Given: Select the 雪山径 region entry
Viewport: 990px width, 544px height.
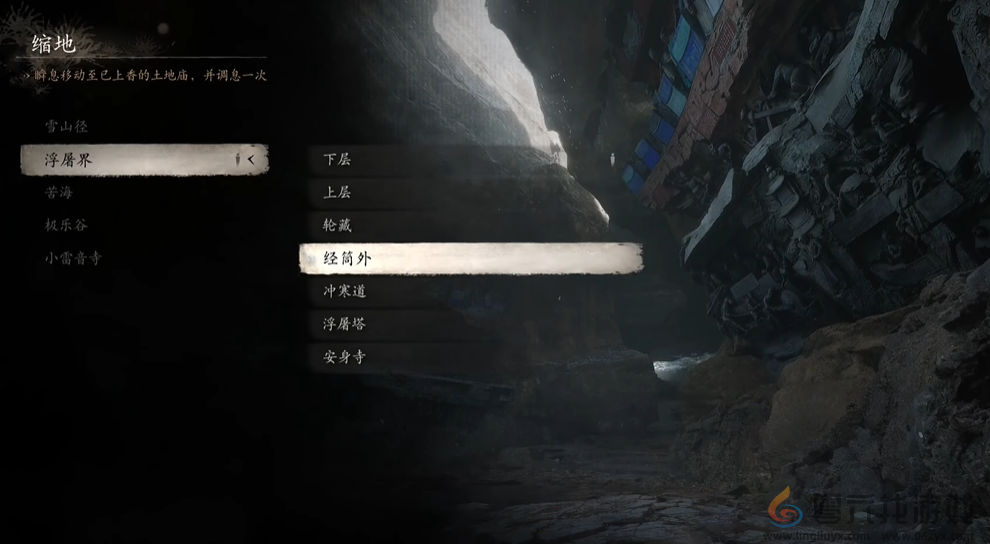Looking at the screenshot, I should coord(66,127).
